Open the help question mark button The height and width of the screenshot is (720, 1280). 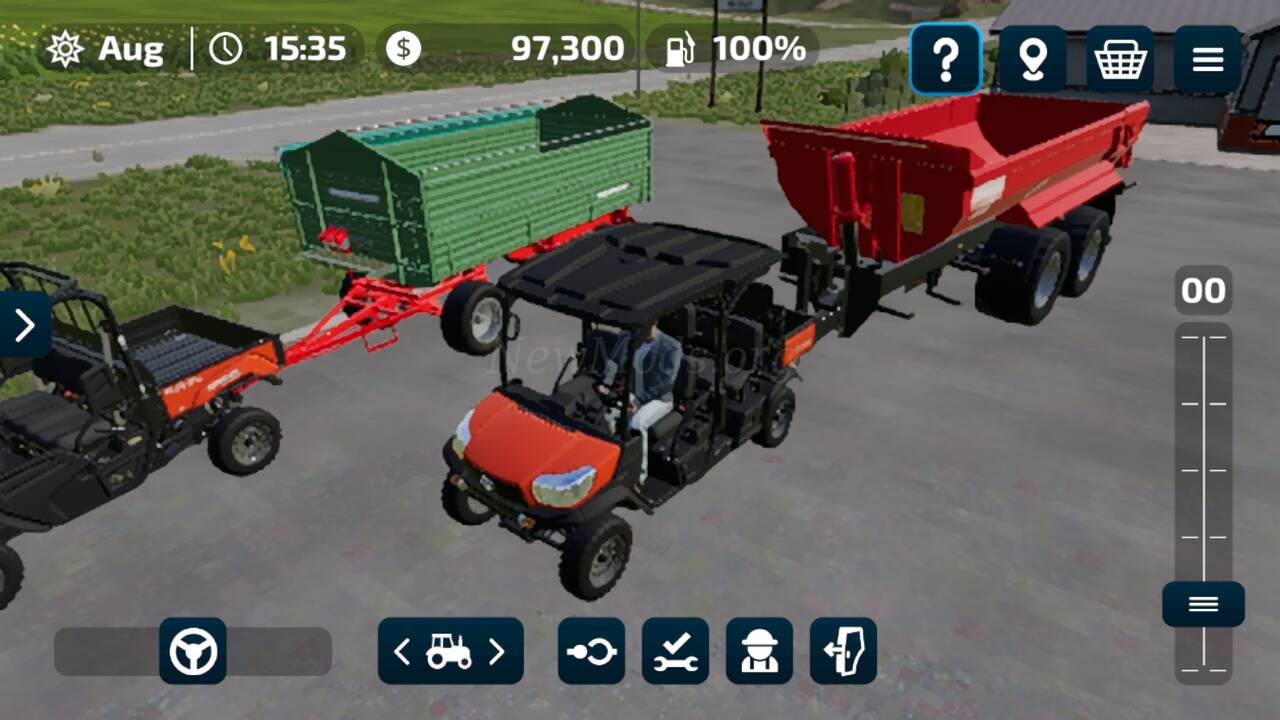945,59
